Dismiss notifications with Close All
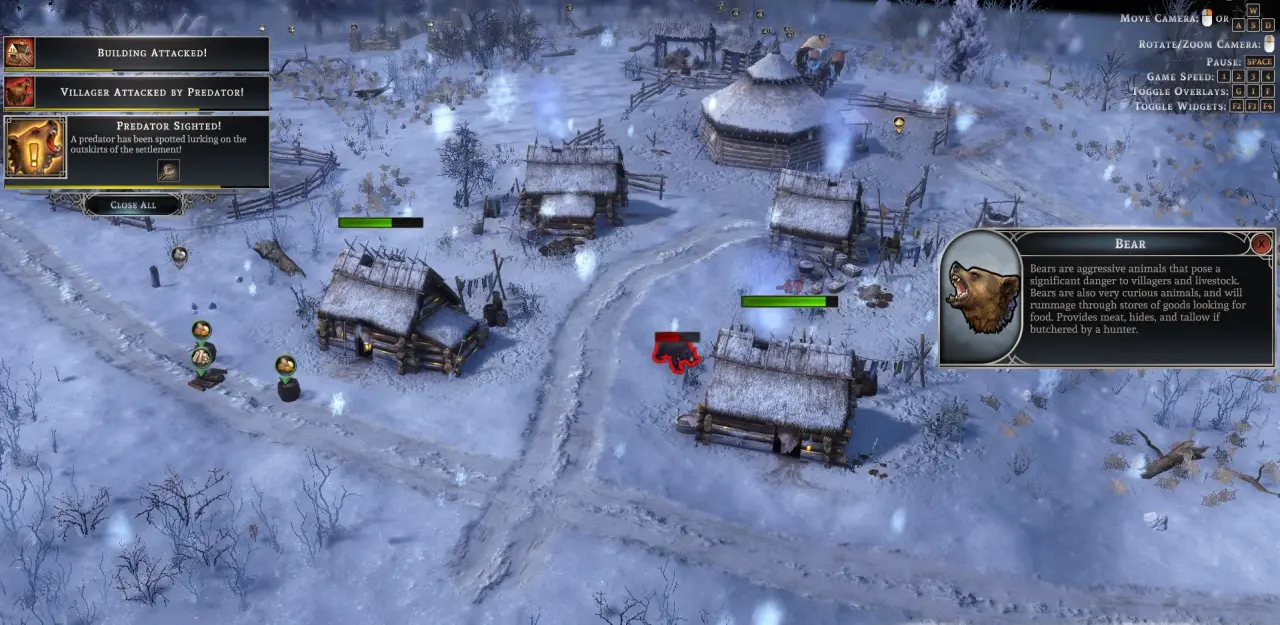1280x625 pixels. pyautogui.click(x=132, y=205)
